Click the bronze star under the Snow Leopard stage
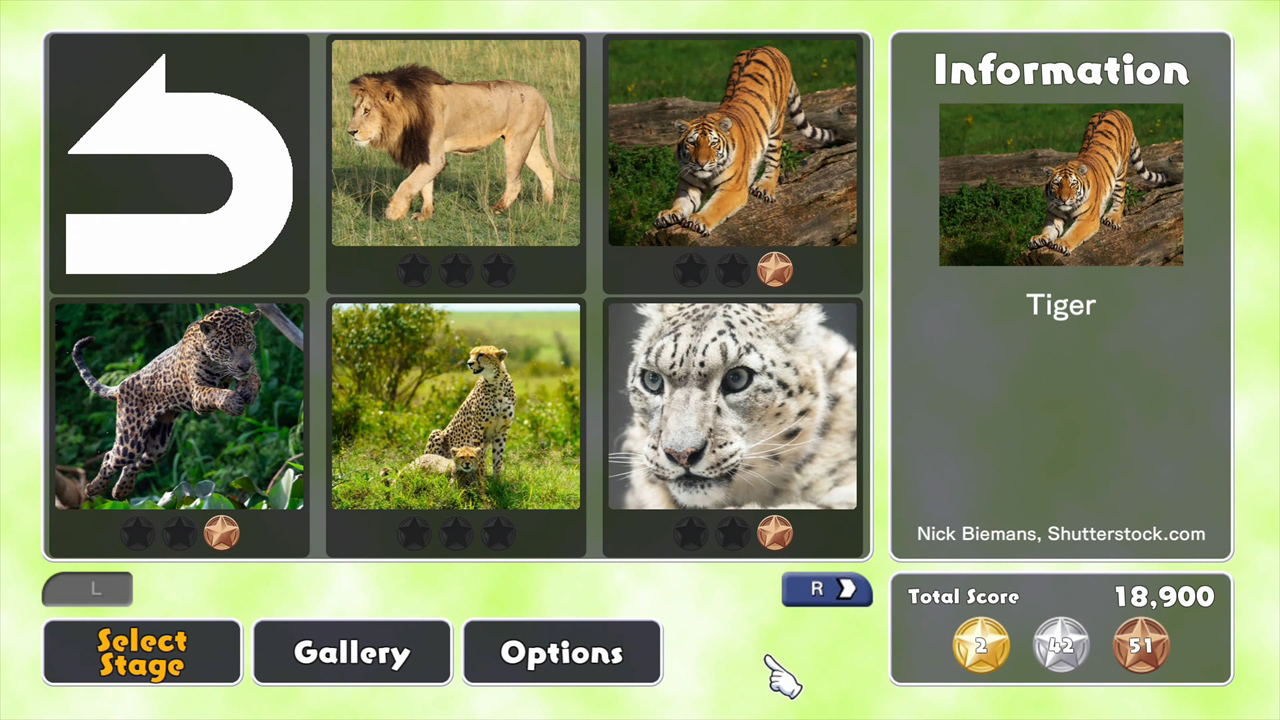Viewport: 1280px width, 720px height. pos(777,533)
